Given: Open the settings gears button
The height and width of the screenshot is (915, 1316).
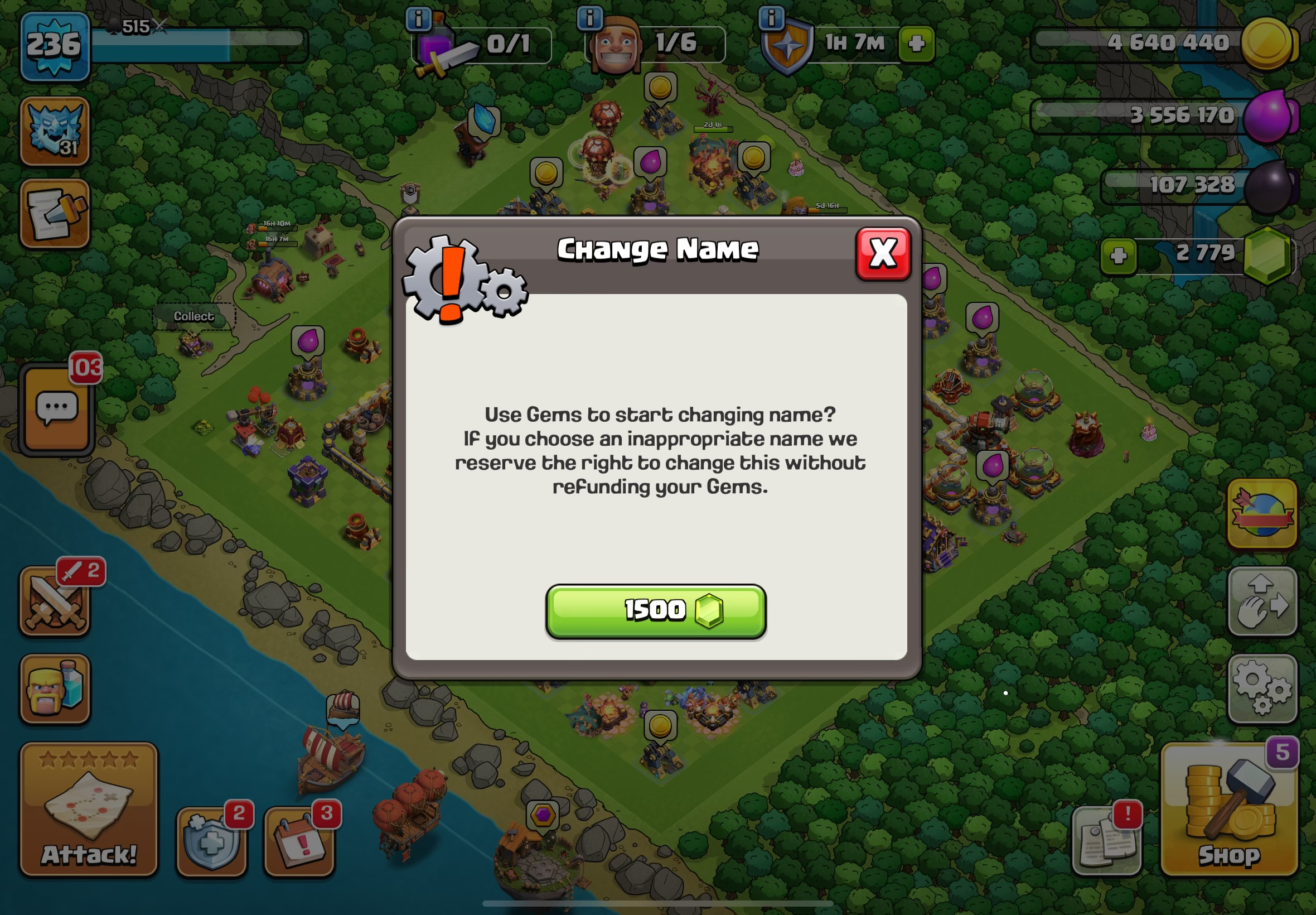Looking at the screenshot, I should [1261, 688].
